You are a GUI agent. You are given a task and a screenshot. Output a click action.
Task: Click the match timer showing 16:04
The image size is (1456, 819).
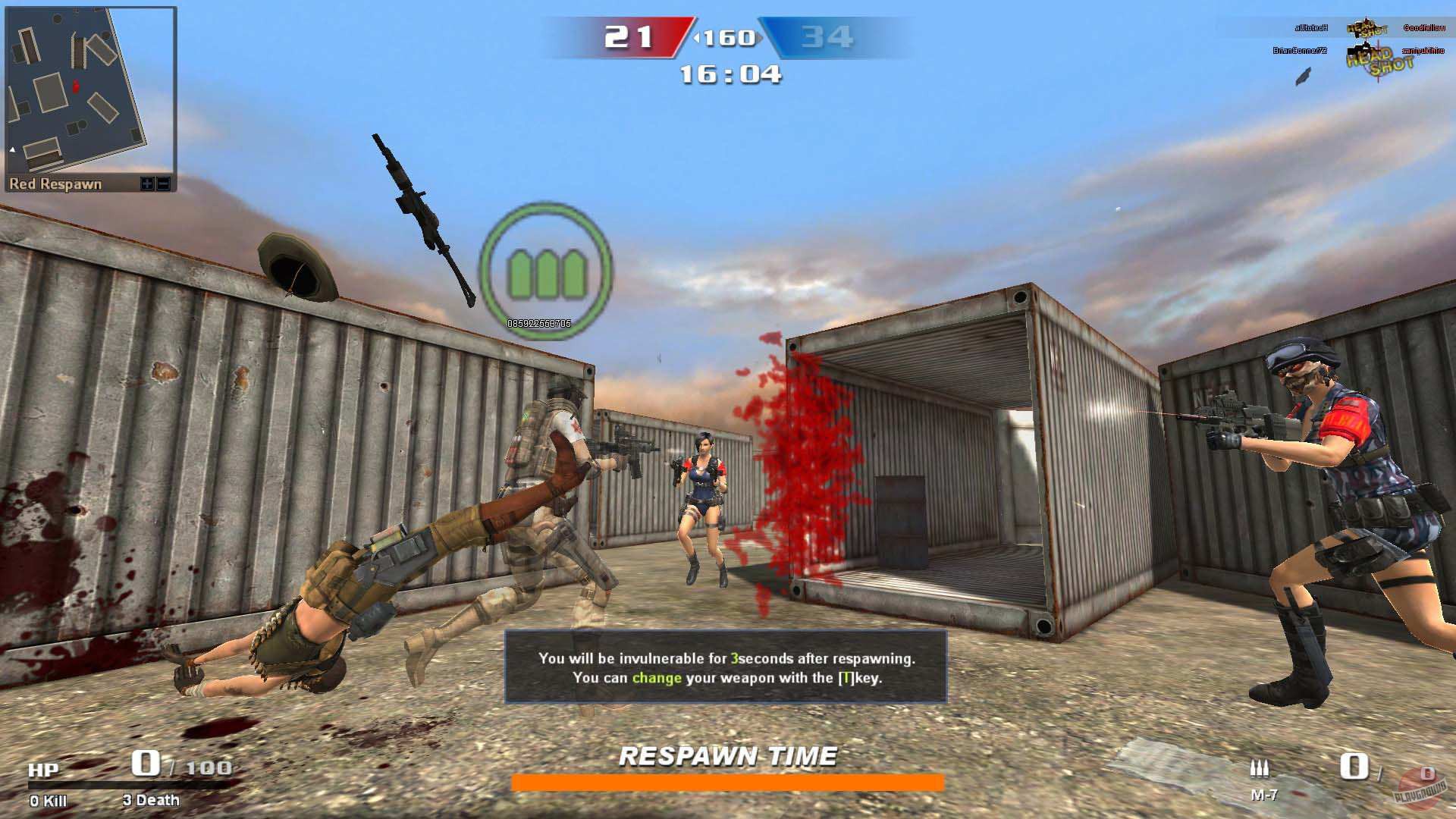point(729,73)
